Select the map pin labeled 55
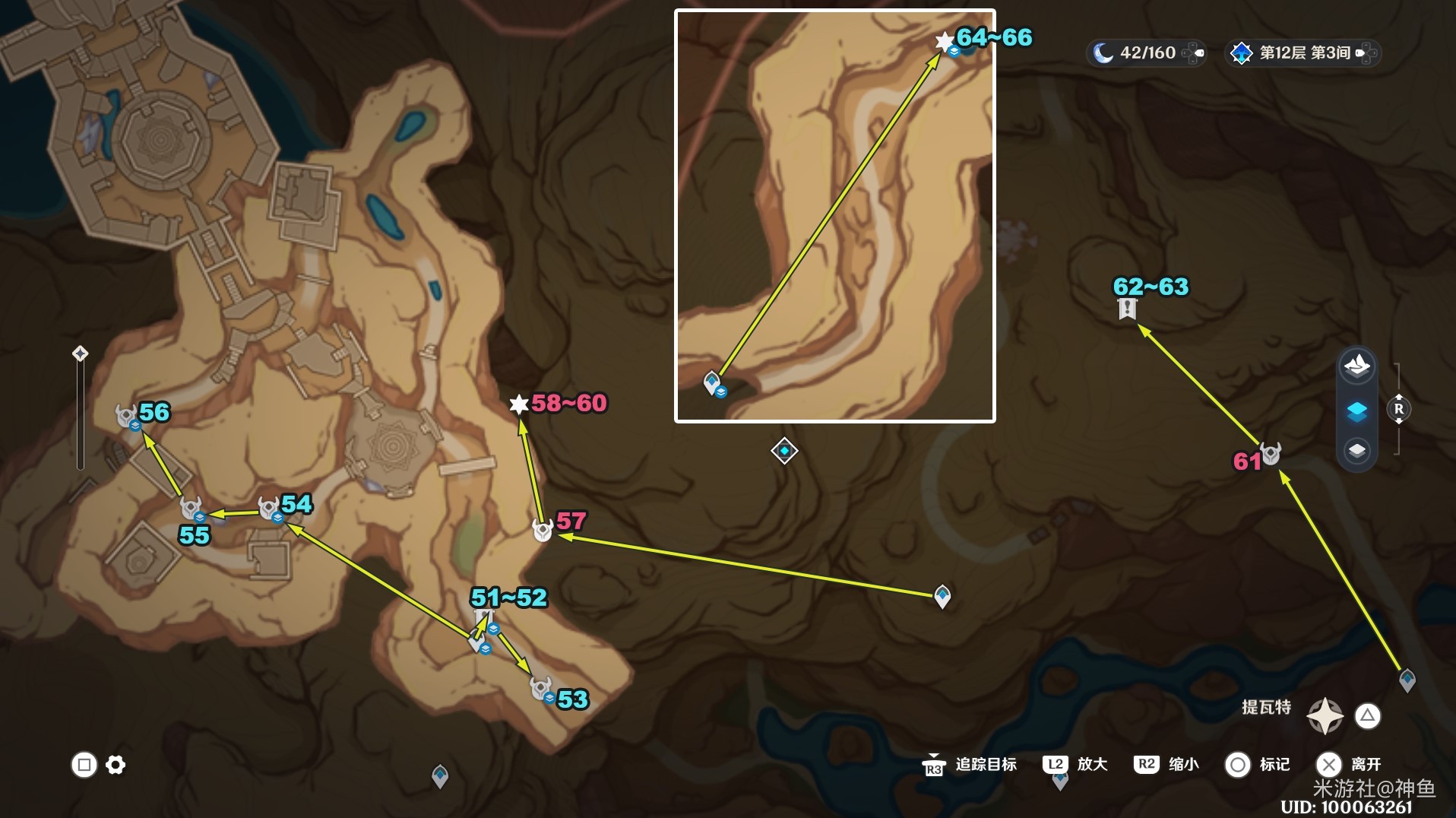Image resolution: width=1456 pixels, height=818 pixels. (x=191, y=507)
